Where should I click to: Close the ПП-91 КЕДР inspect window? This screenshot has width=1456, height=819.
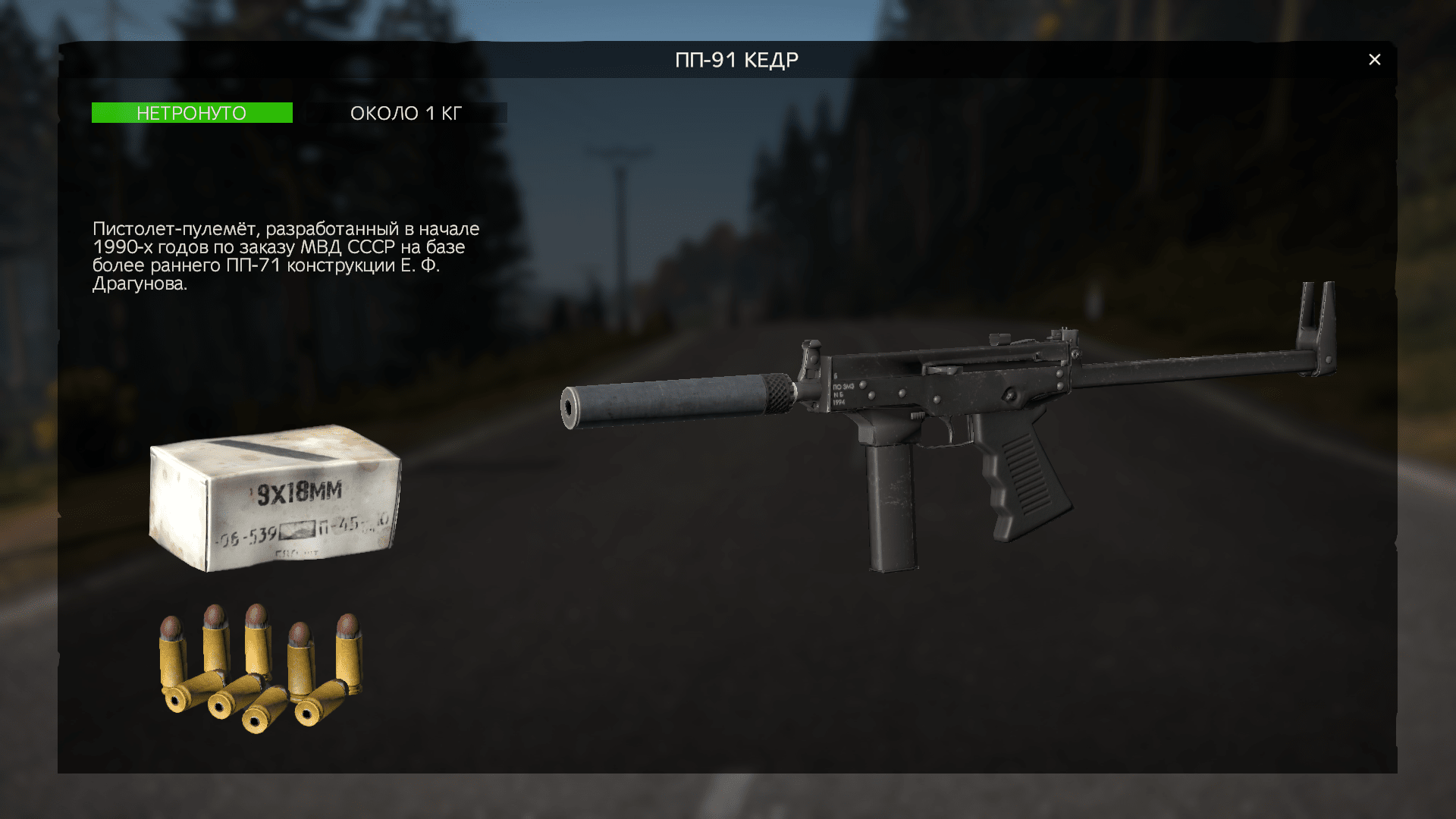pyautogui.click(x=1374, y=60)
